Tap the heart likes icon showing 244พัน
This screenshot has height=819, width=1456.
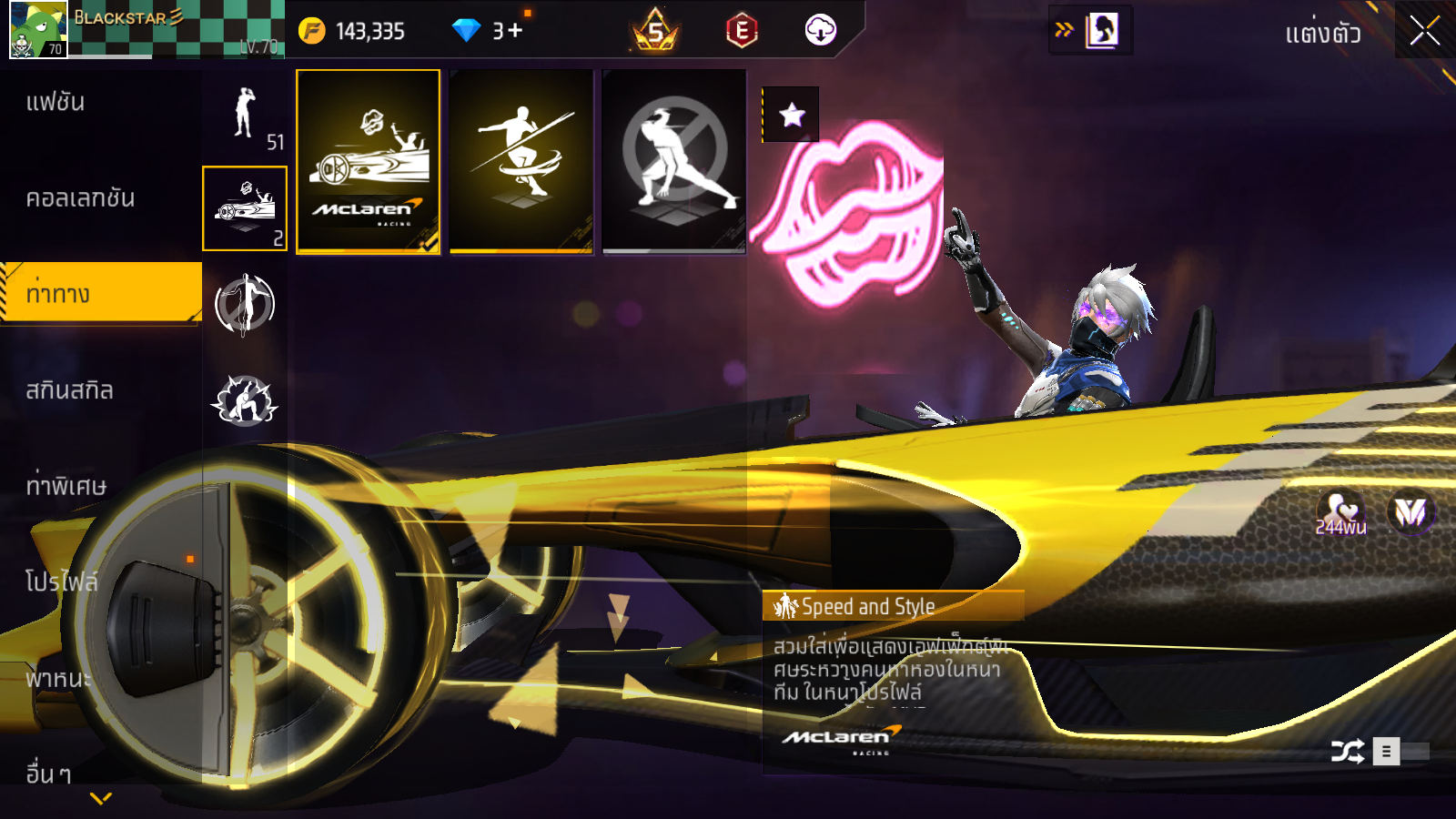[x=1340, y=513]
